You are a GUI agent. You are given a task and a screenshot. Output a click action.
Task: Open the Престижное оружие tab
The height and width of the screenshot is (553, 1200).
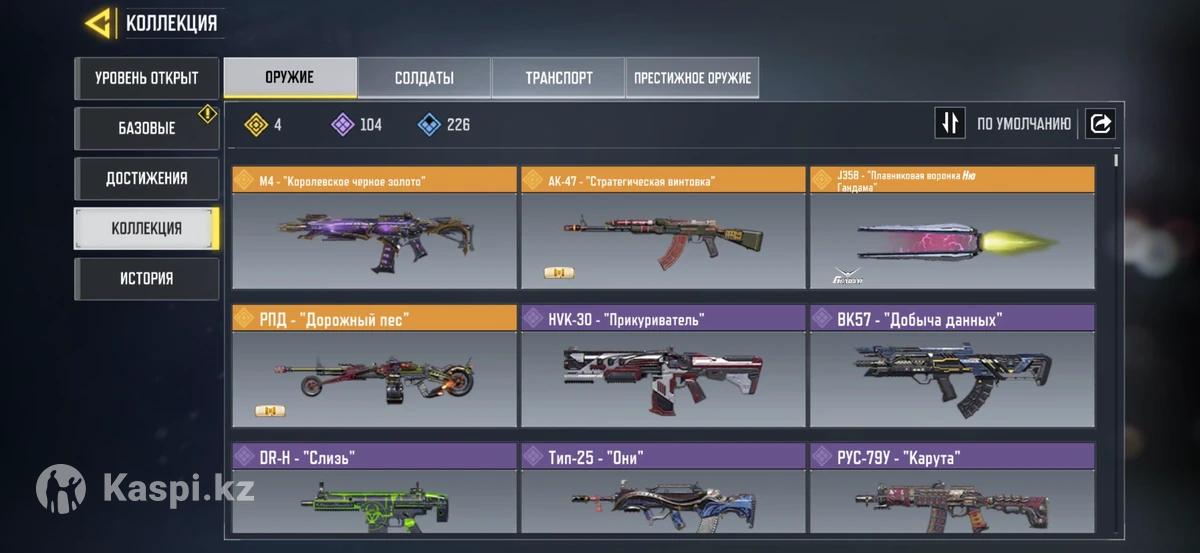[x=692, y=78]
